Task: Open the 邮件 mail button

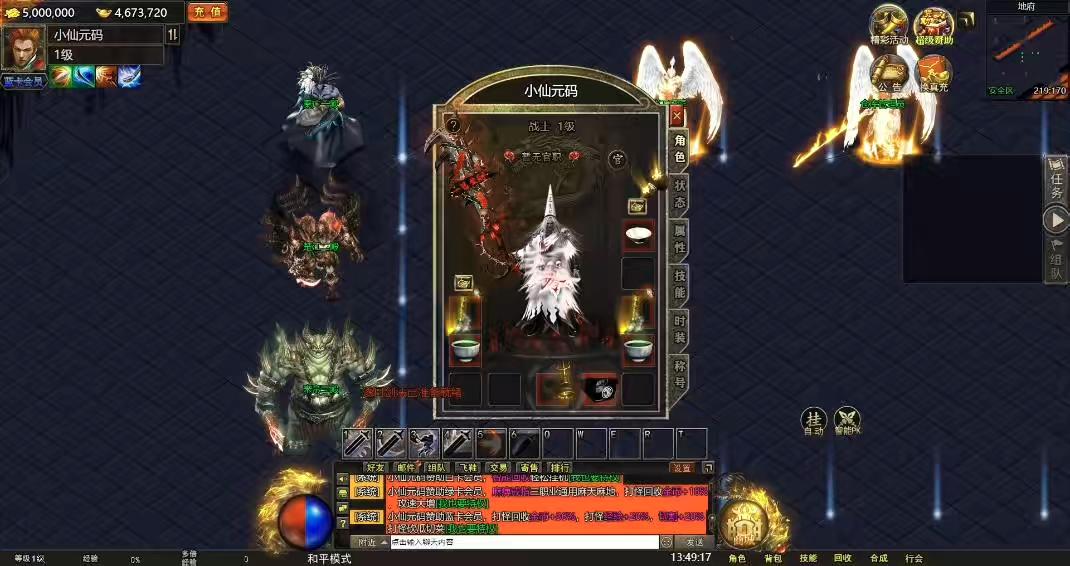Action: coord(406,467)
